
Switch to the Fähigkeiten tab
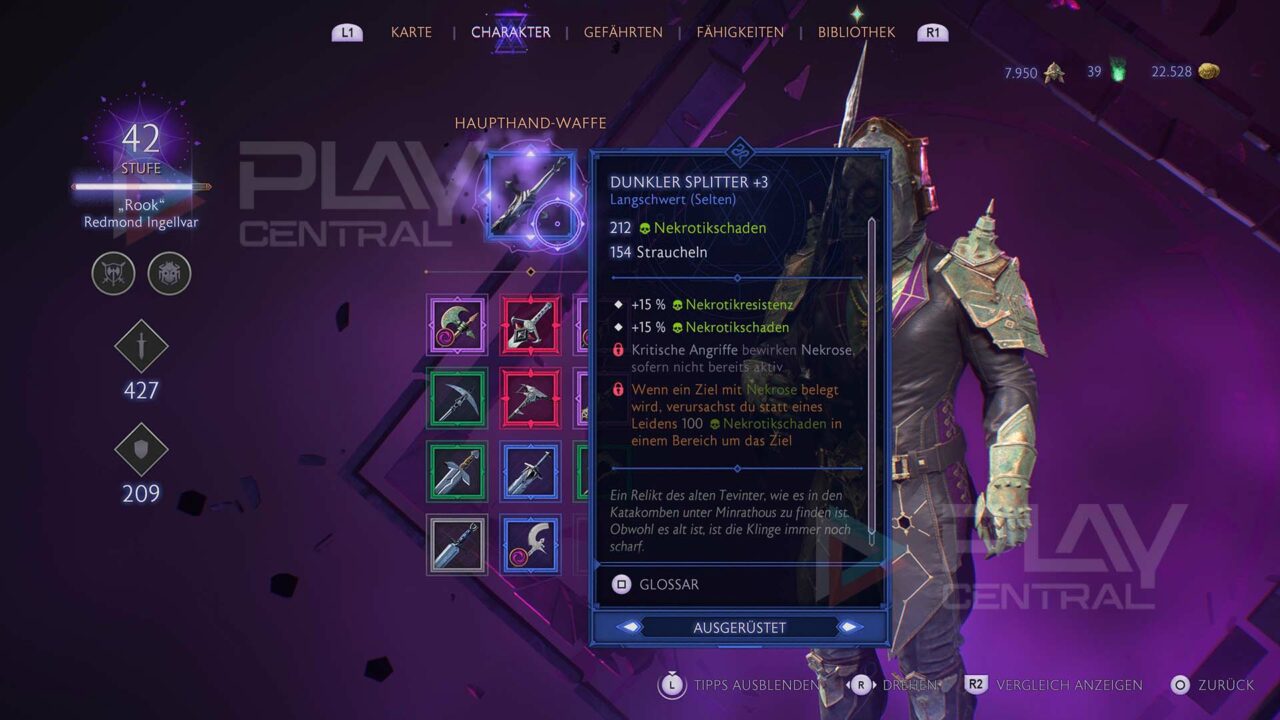tap(740, 32)
